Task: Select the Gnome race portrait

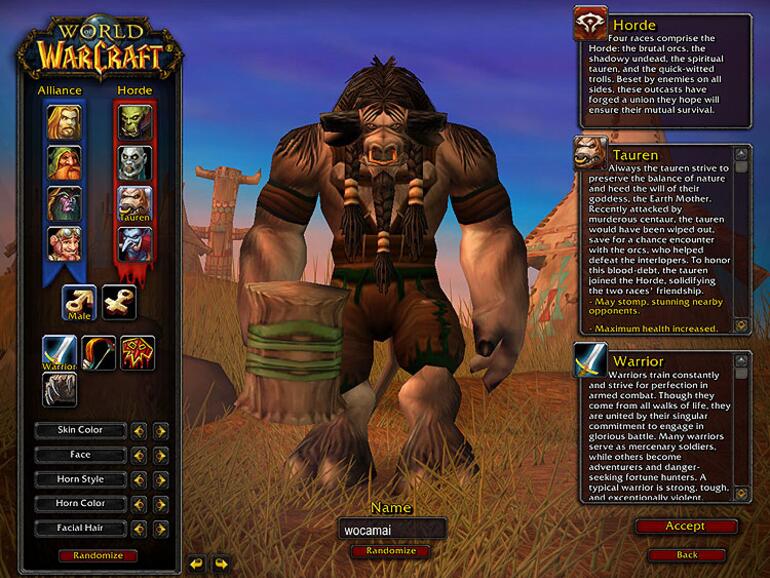Action: point(63,242)
